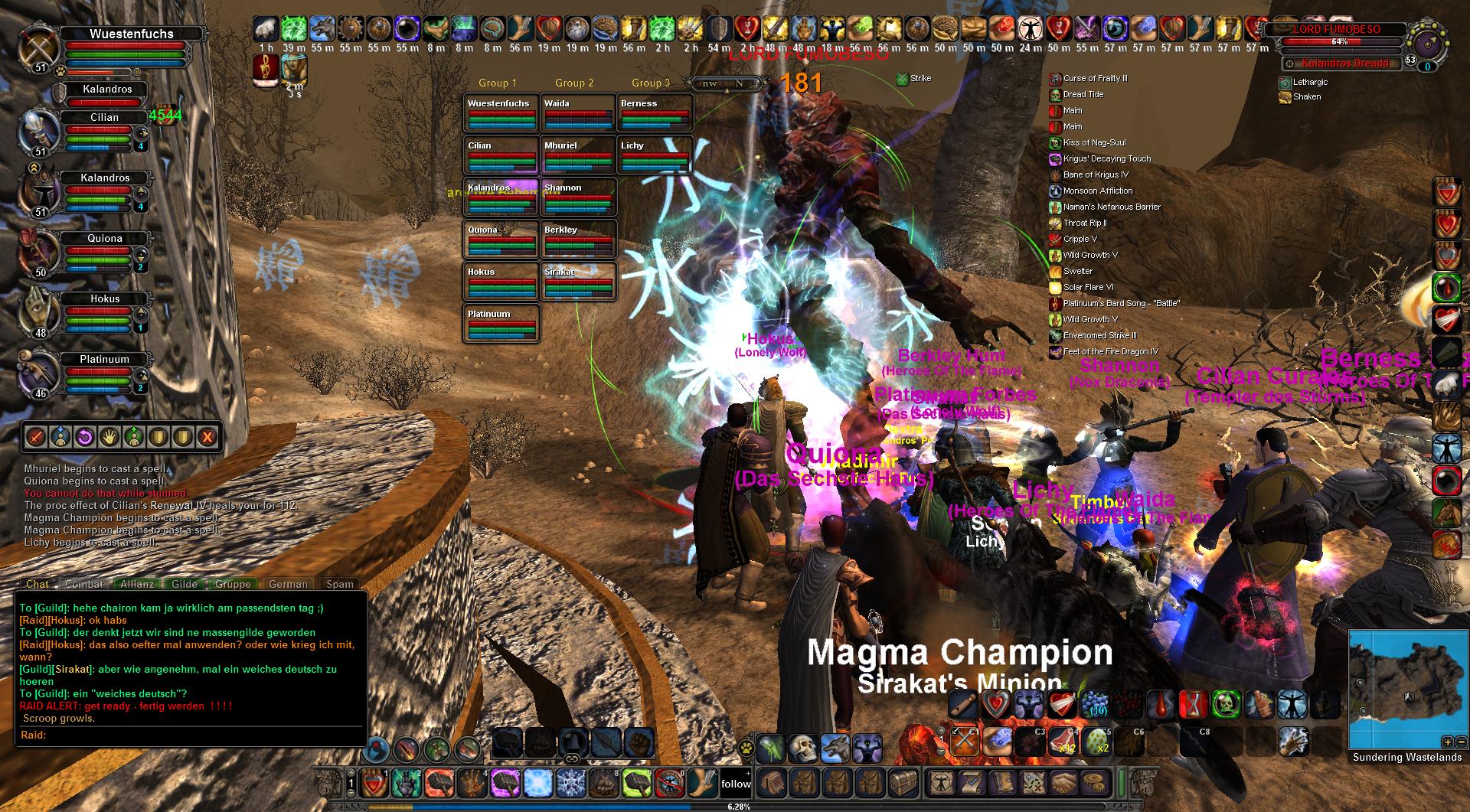Image resolution: width=1470 pixels, height=812 pixels.
Task: Toggle the gold shield guard icon in the command bar
Action: pos(157,437)
